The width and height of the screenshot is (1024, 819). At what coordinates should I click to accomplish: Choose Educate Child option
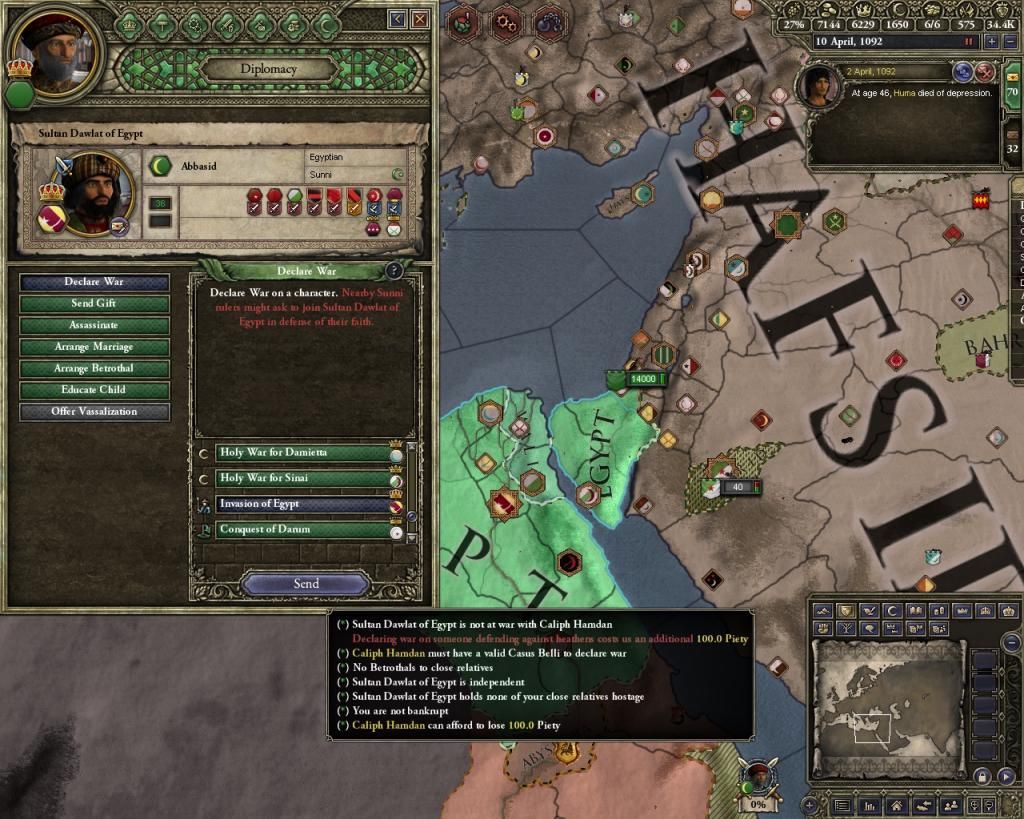click(x=94, y=390)
